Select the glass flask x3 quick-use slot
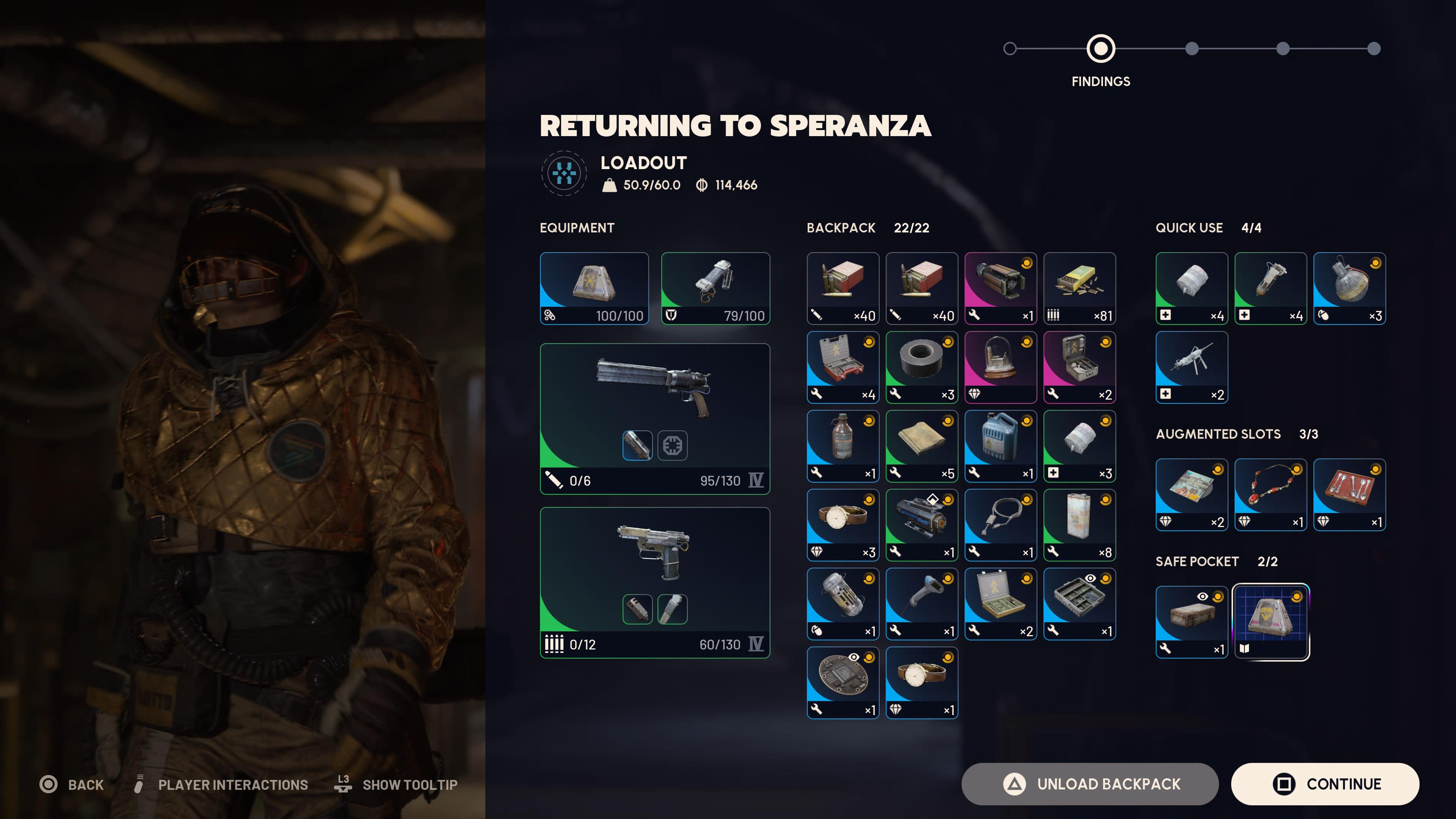Image resolution: width=1456 pixels, height=819 pixels. [x=1349, y=288]
